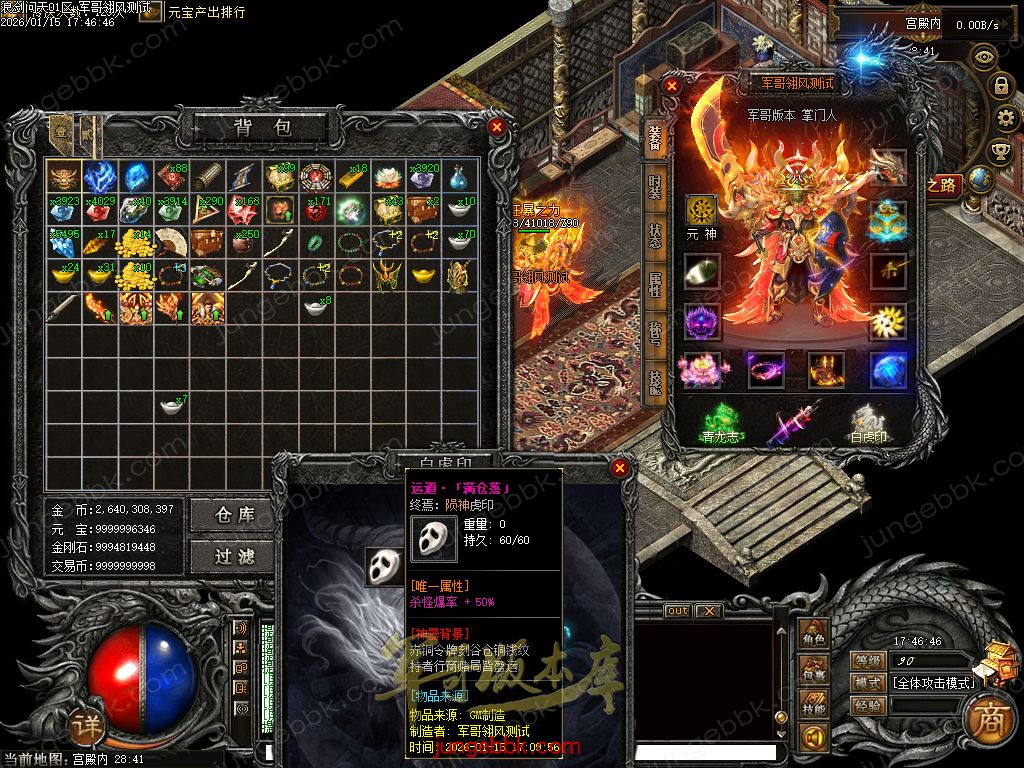Select the 元神 equipment slot
Viewport: 1024px width, 768px height.
[702, 212]
